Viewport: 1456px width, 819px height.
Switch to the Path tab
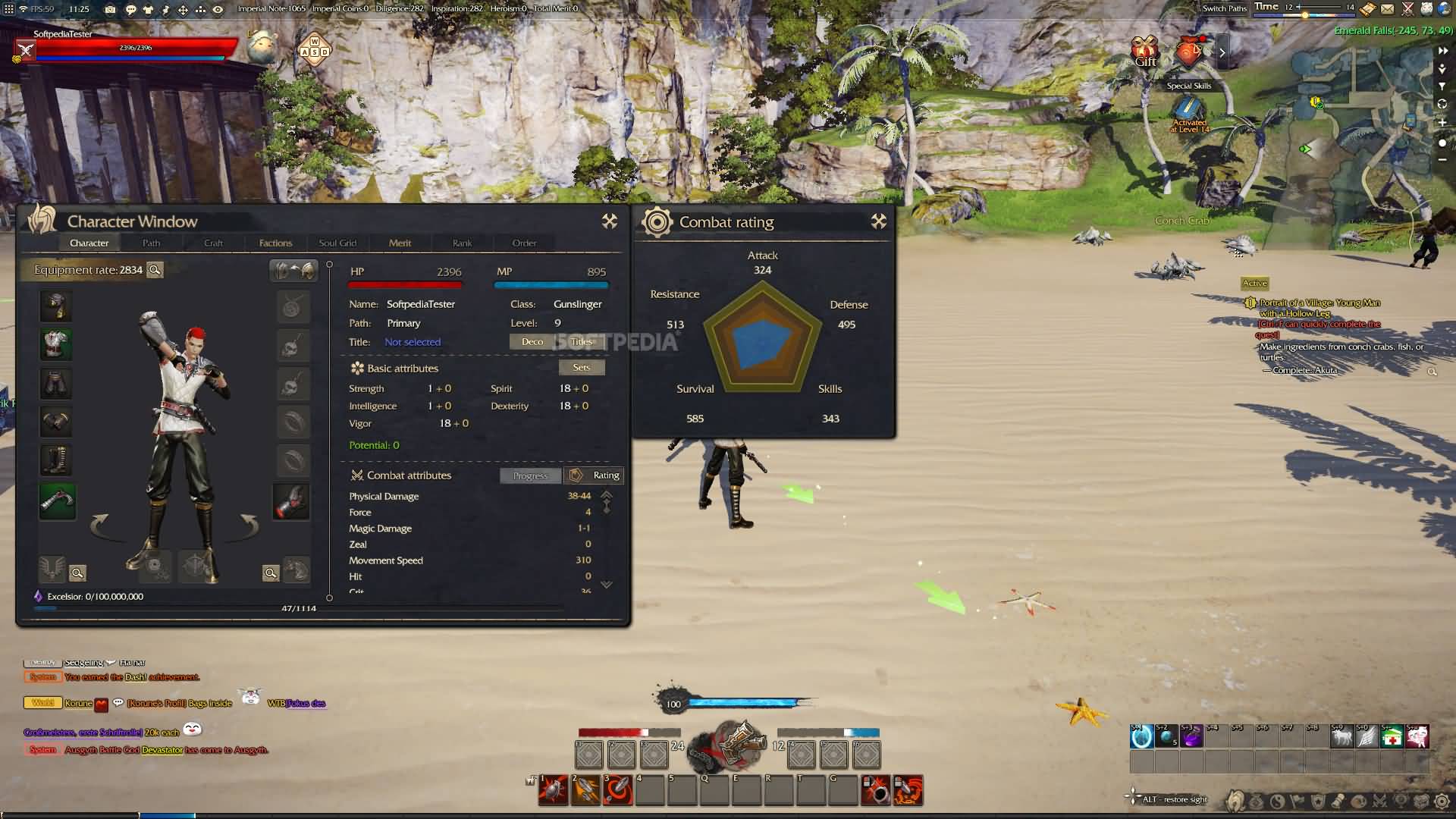pyautogui.click(x=151, y=243)
